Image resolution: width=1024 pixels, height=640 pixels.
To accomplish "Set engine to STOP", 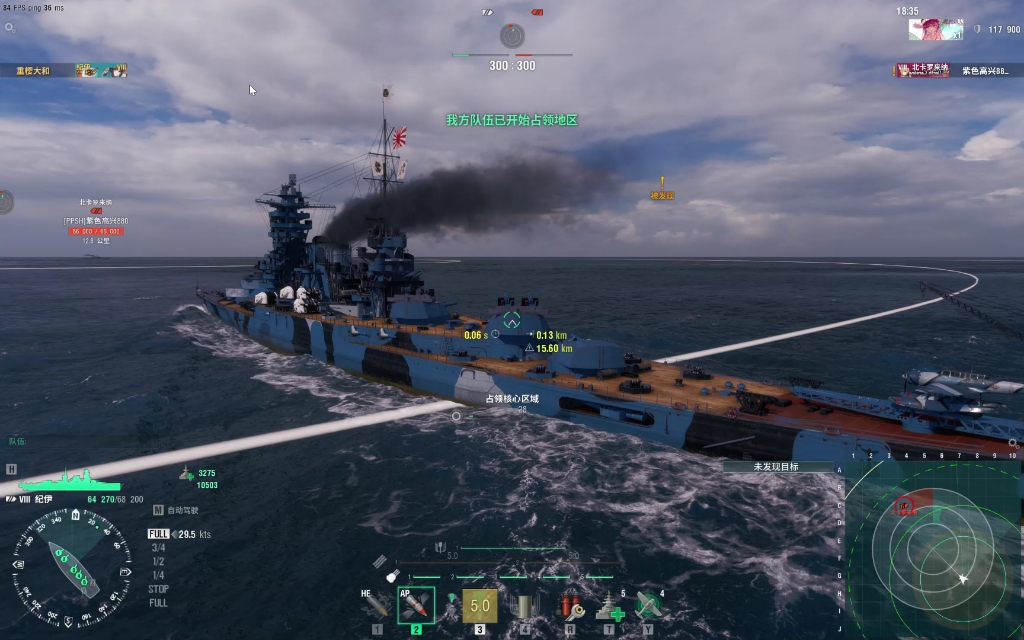I will point(158,589).
